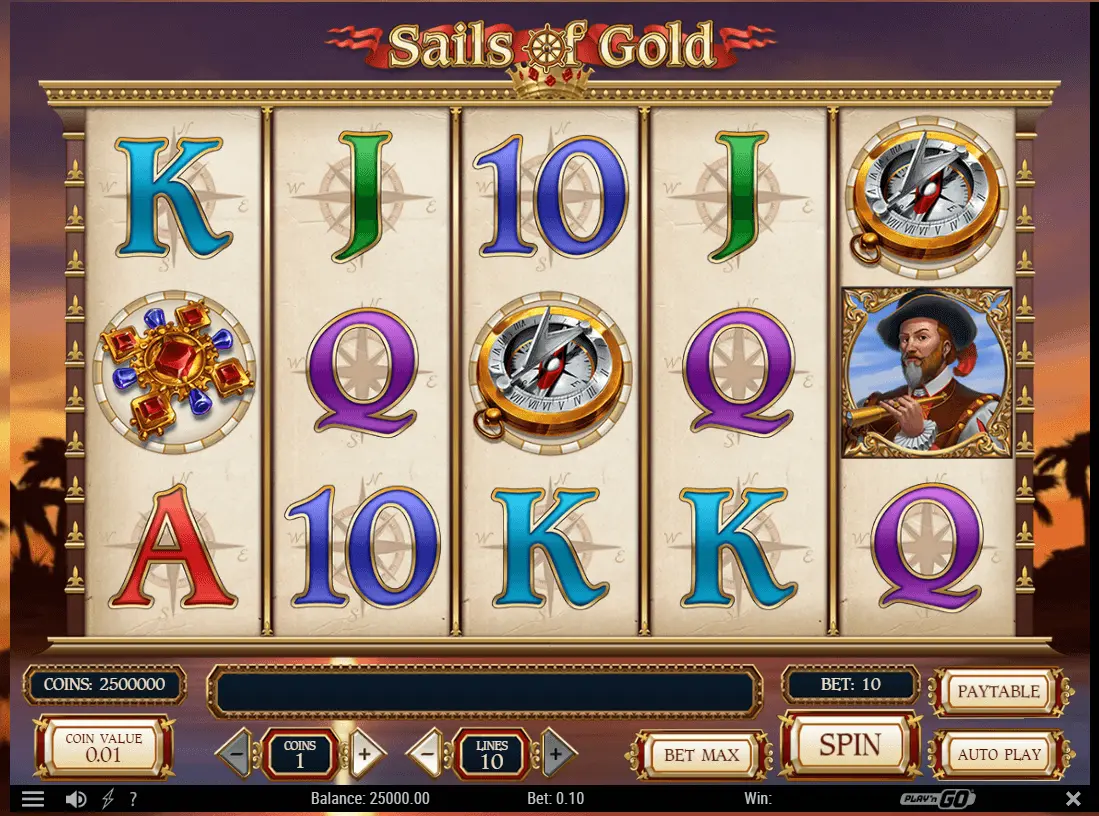This screenshot has height=816, width=1099.
Task: Toggle the lightning bolt fast play
Action: click(107, 799)
